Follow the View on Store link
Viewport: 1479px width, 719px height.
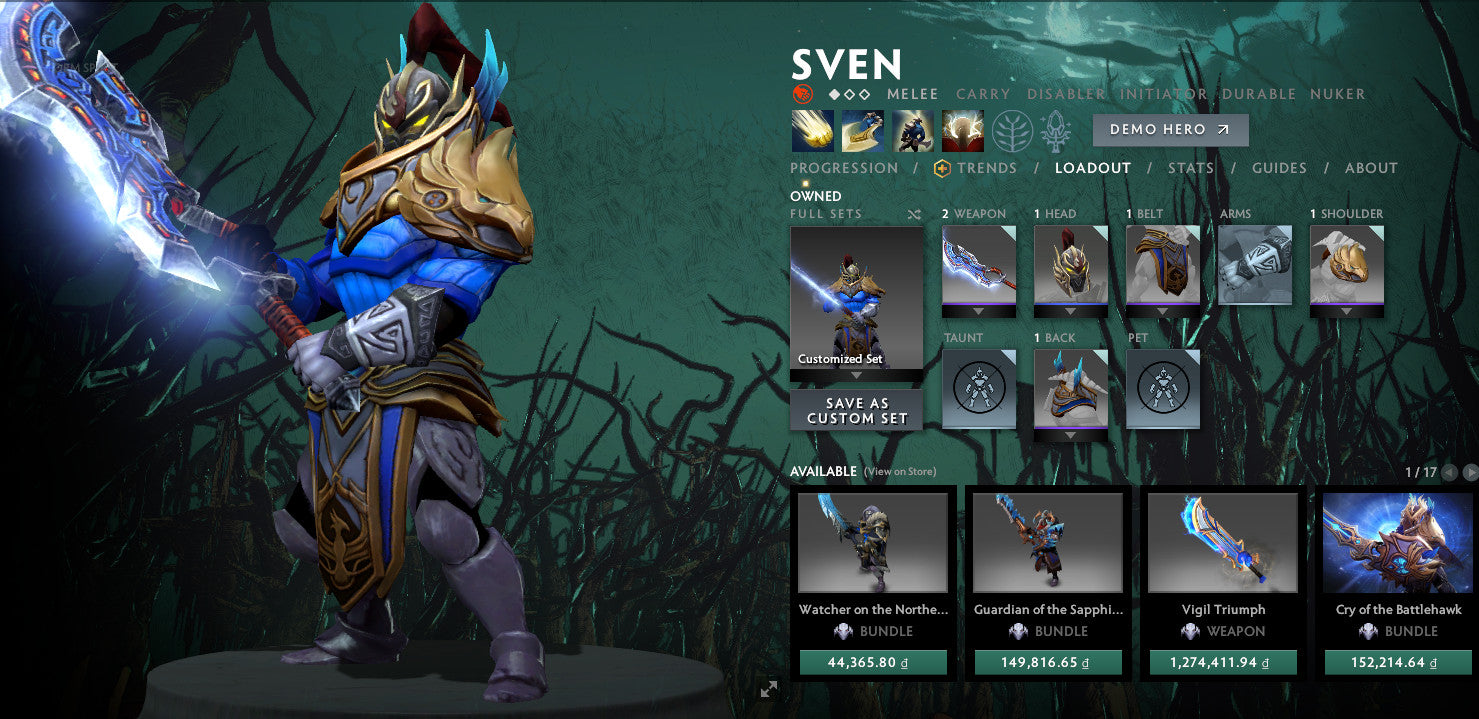900,472
